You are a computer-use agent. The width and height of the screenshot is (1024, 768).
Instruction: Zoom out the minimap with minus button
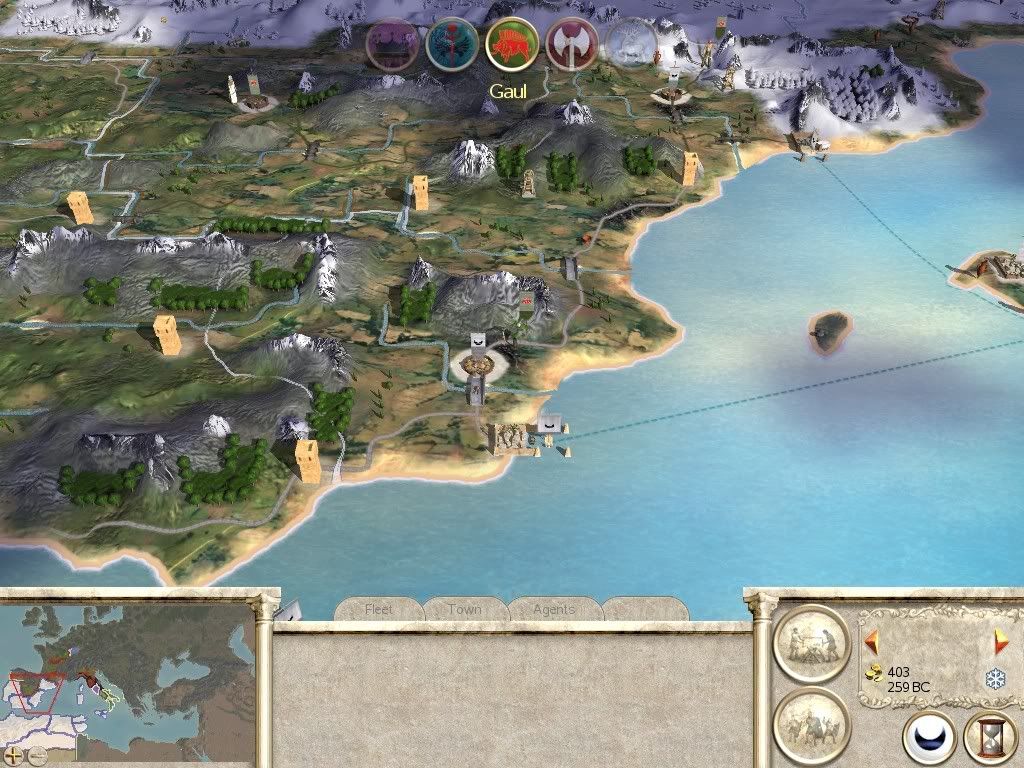click(37, 755)
